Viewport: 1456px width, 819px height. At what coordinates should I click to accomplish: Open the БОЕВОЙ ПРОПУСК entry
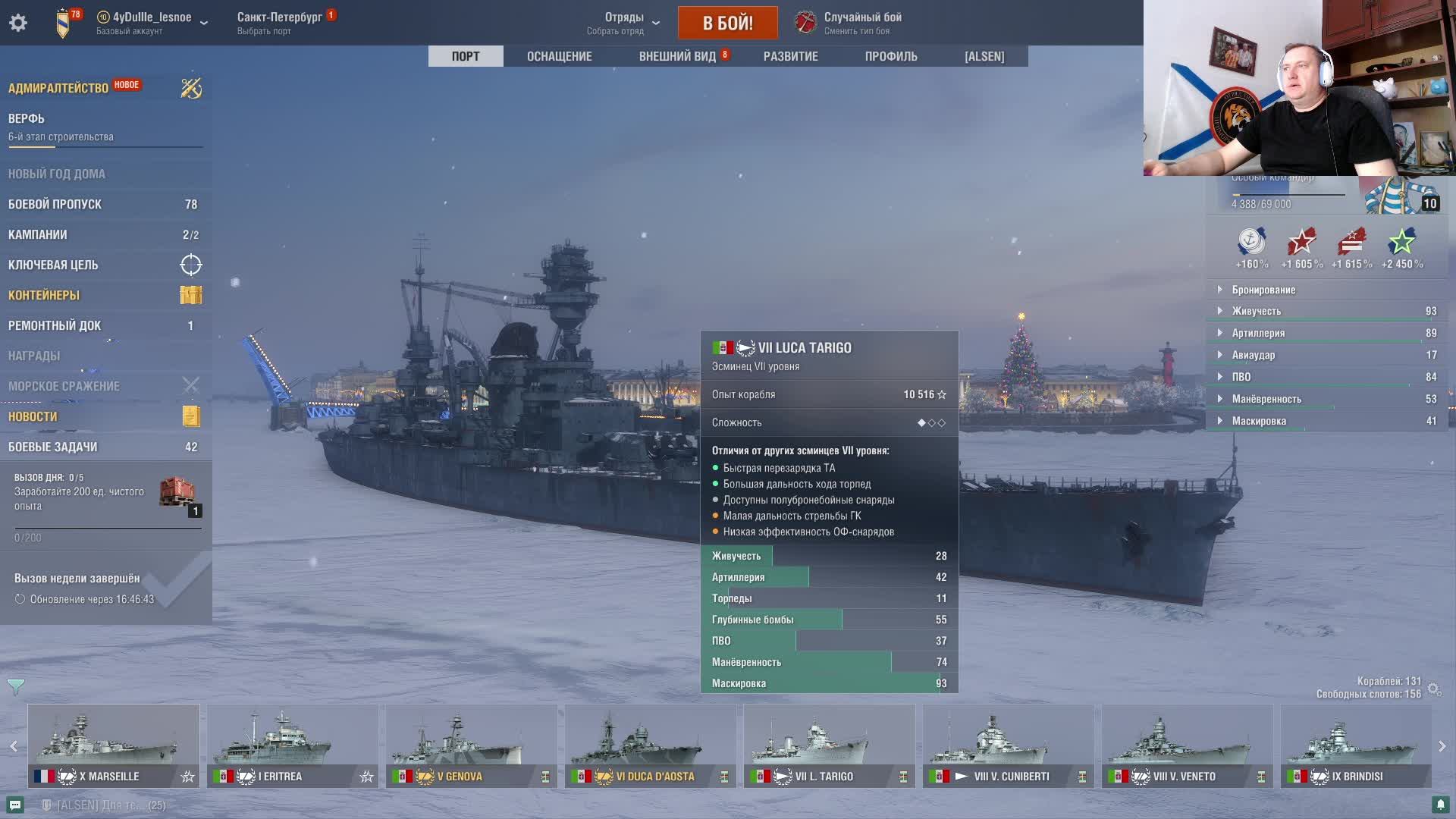pos(55,204)
